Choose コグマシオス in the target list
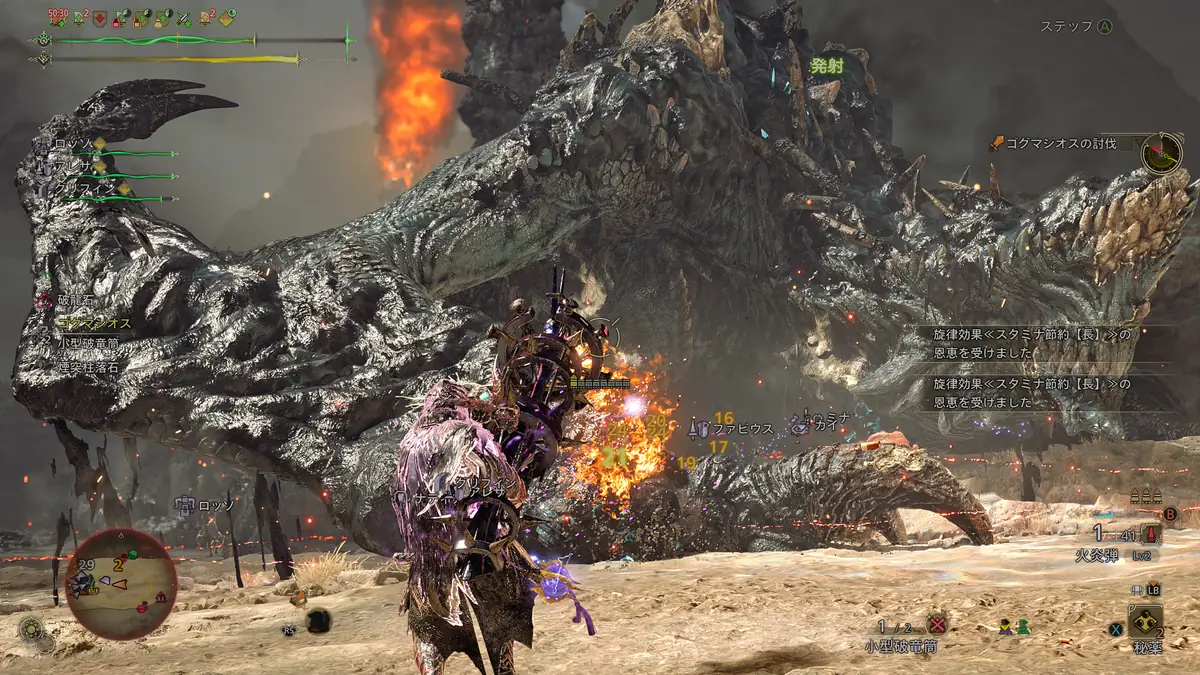 (x=94, y=324)
